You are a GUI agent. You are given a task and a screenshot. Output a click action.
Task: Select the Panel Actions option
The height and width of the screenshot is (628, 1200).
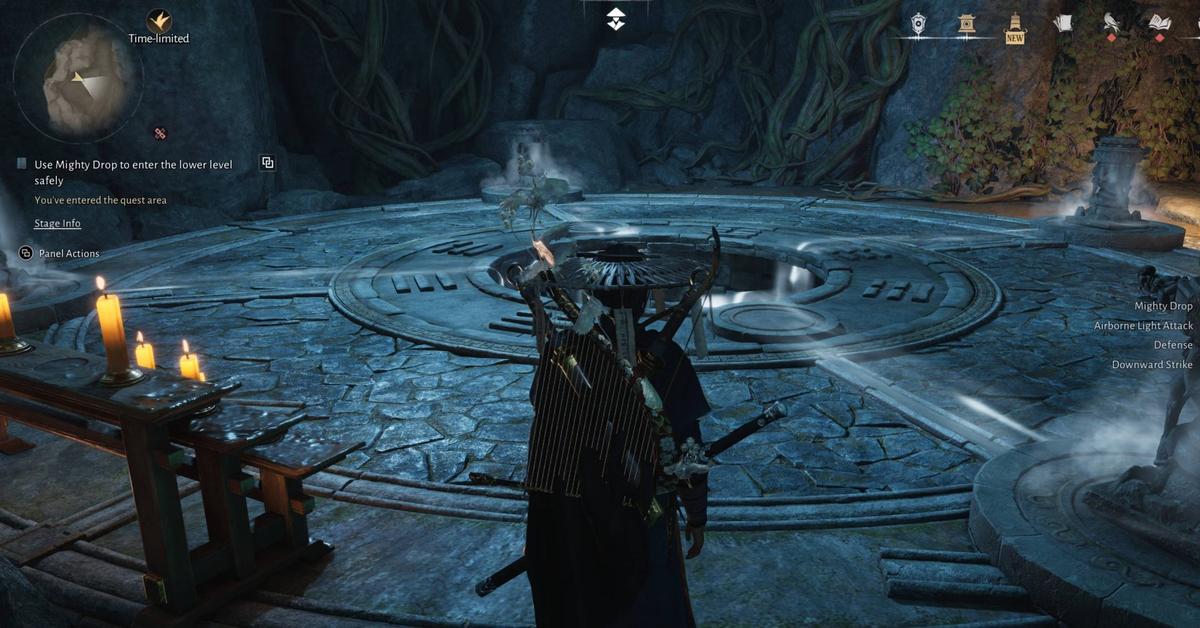68,253
